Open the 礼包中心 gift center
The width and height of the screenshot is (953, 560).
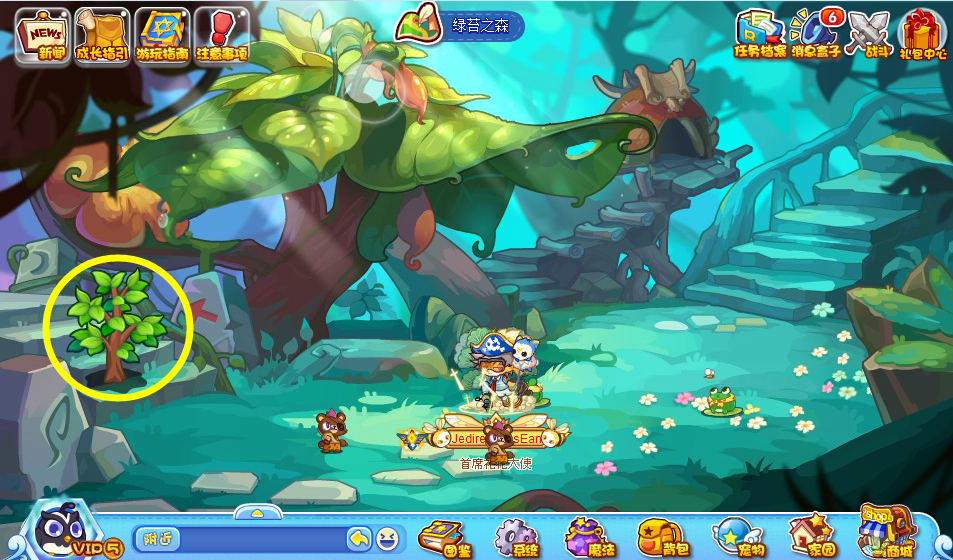pyautogui.click(x=922, y=34)
